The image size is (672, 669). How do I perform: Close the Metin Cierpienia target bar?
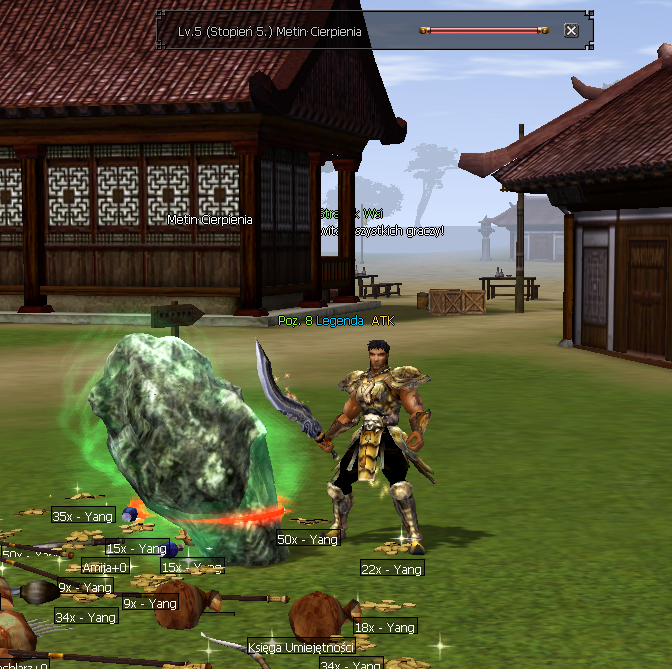click(x=571, y=31)
